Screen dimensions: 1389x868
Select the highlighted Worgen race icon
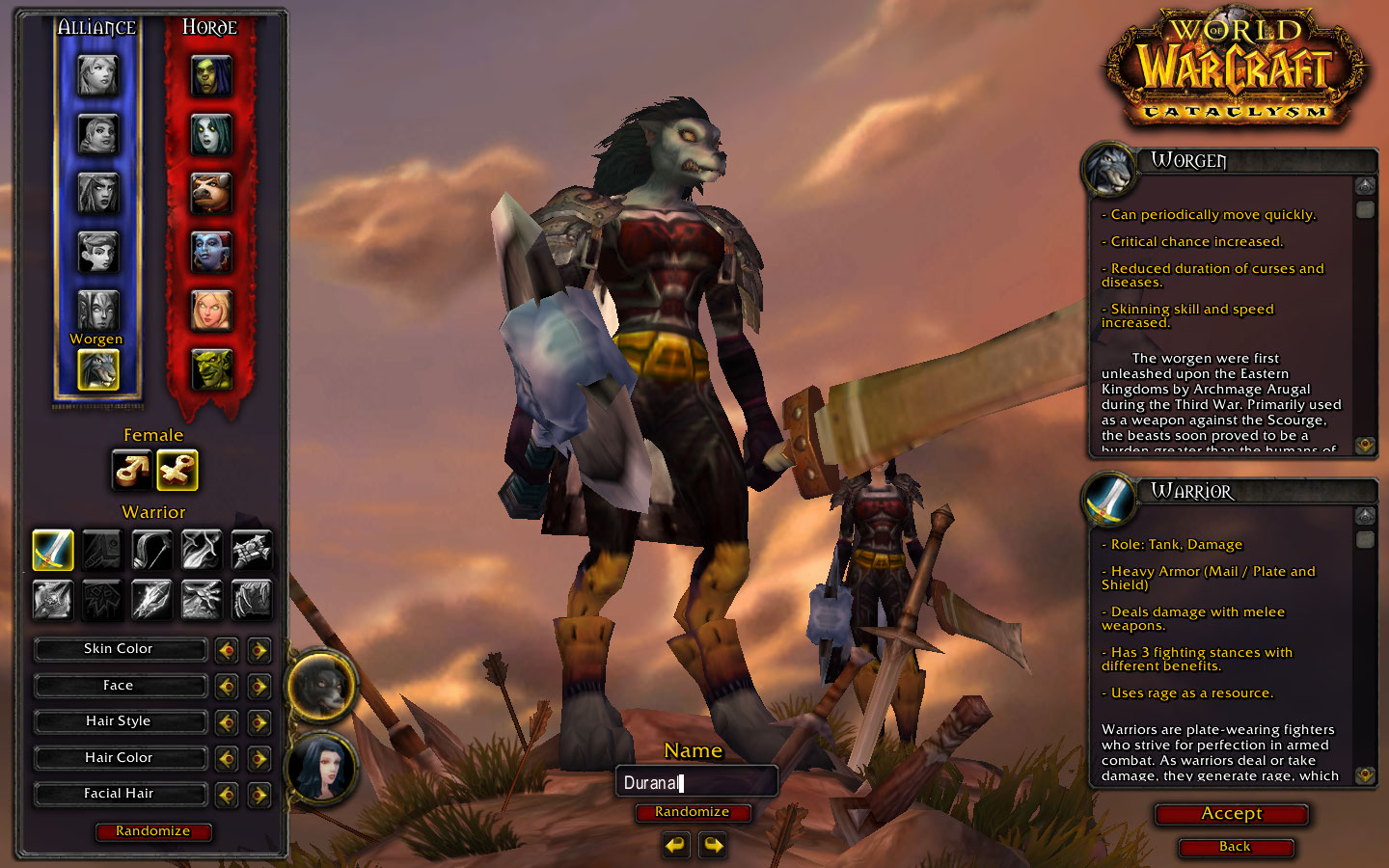[97, 369]
